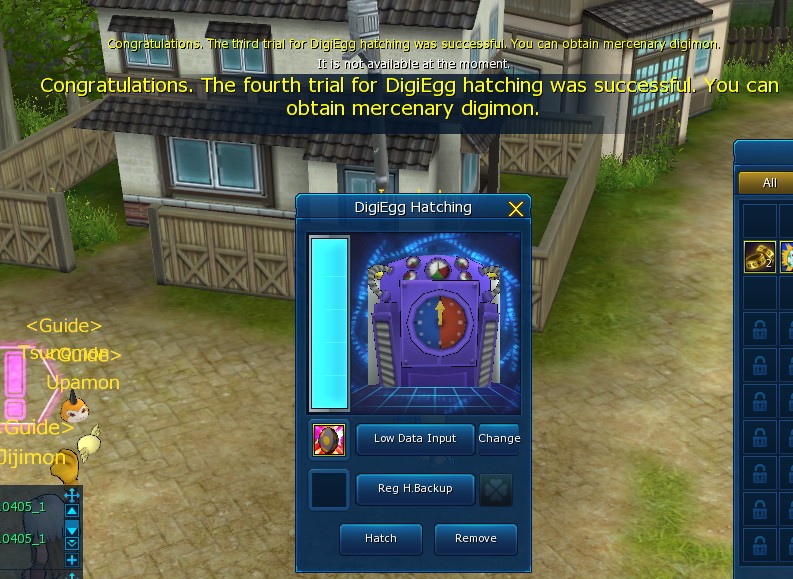793x579 pixels.
Task: Click the Low Data Input button
Action: click(x=415, y=439)
